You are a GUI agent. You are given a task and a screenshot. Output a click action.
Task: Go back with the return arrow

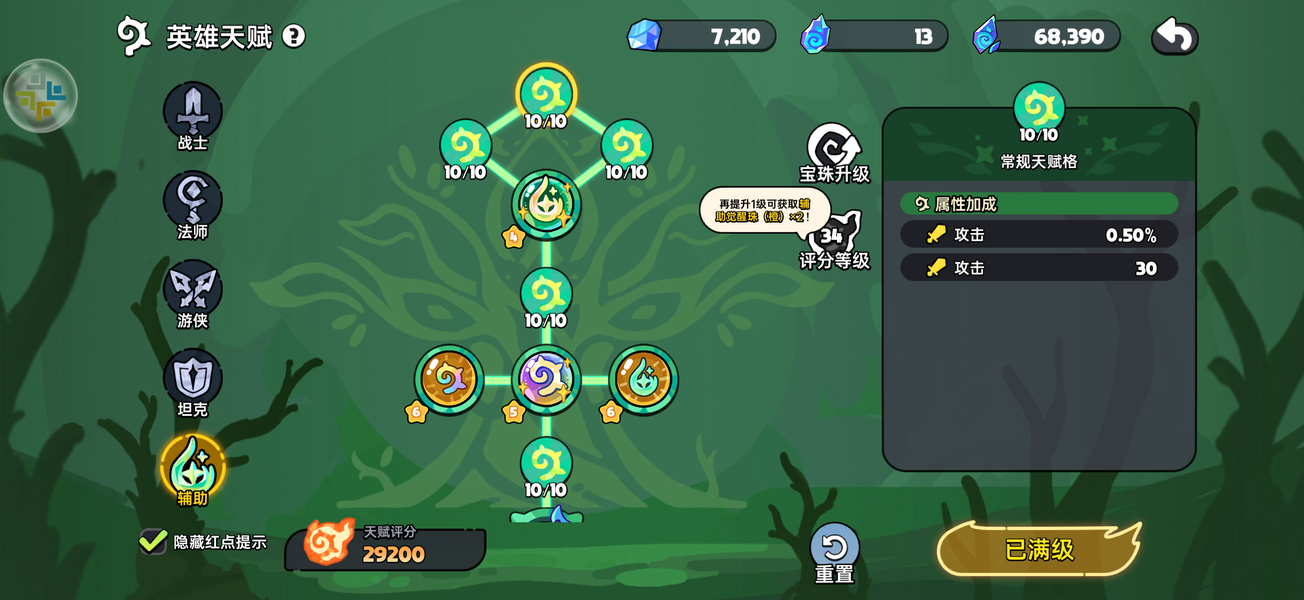point(1175,37)
